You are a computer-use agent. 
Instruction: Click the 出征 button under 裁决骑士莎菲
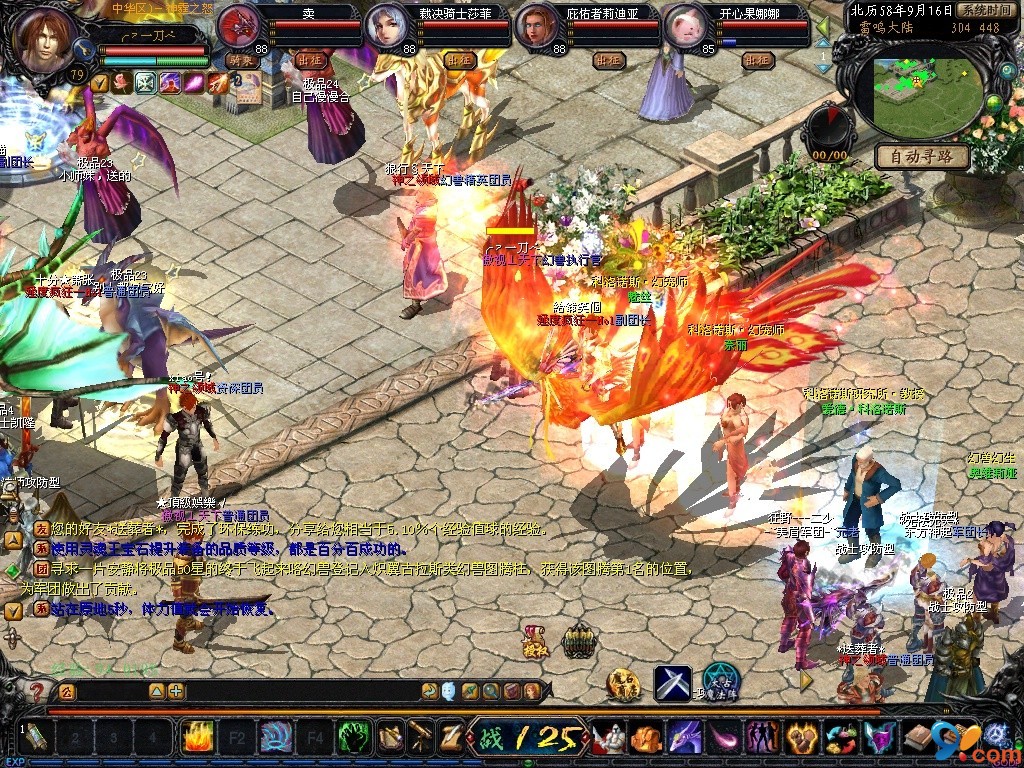tap(459, 60)
